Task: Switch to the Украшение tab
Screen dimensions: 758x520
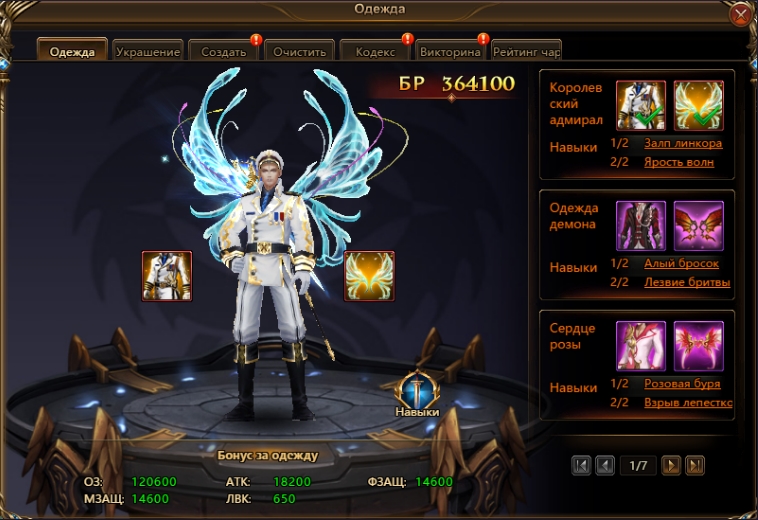Action: tap(147, 51)
